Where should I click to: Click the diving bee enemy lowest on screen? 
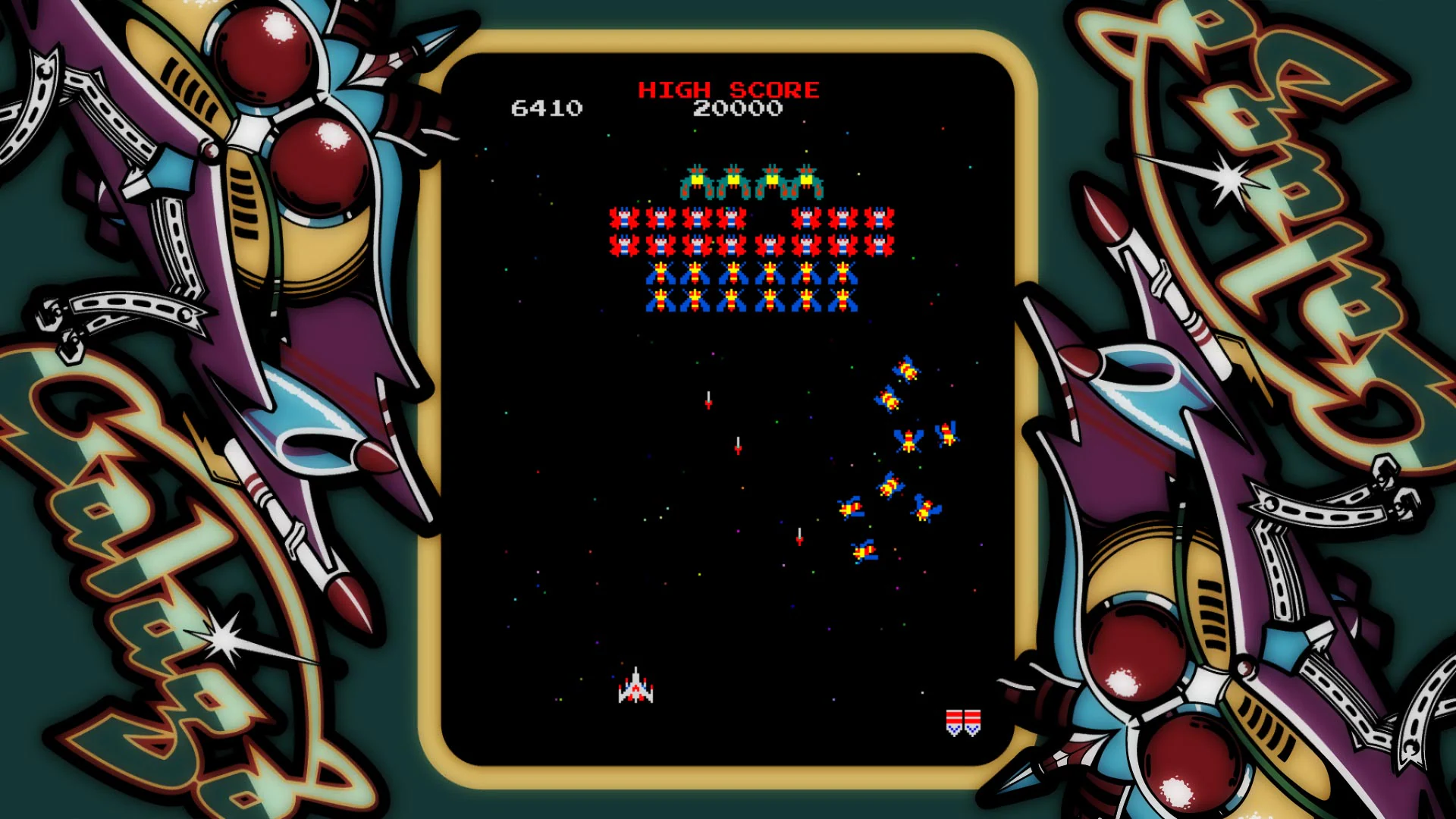(x=864, y=551)
